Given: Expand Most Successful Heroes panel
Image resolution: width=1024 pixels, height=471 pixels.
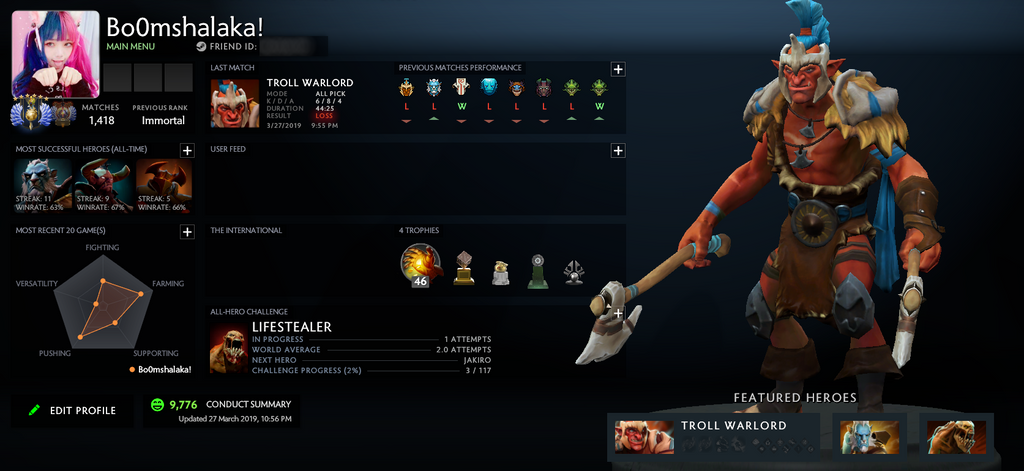Looking at the screenshot, I should [187, 150].
